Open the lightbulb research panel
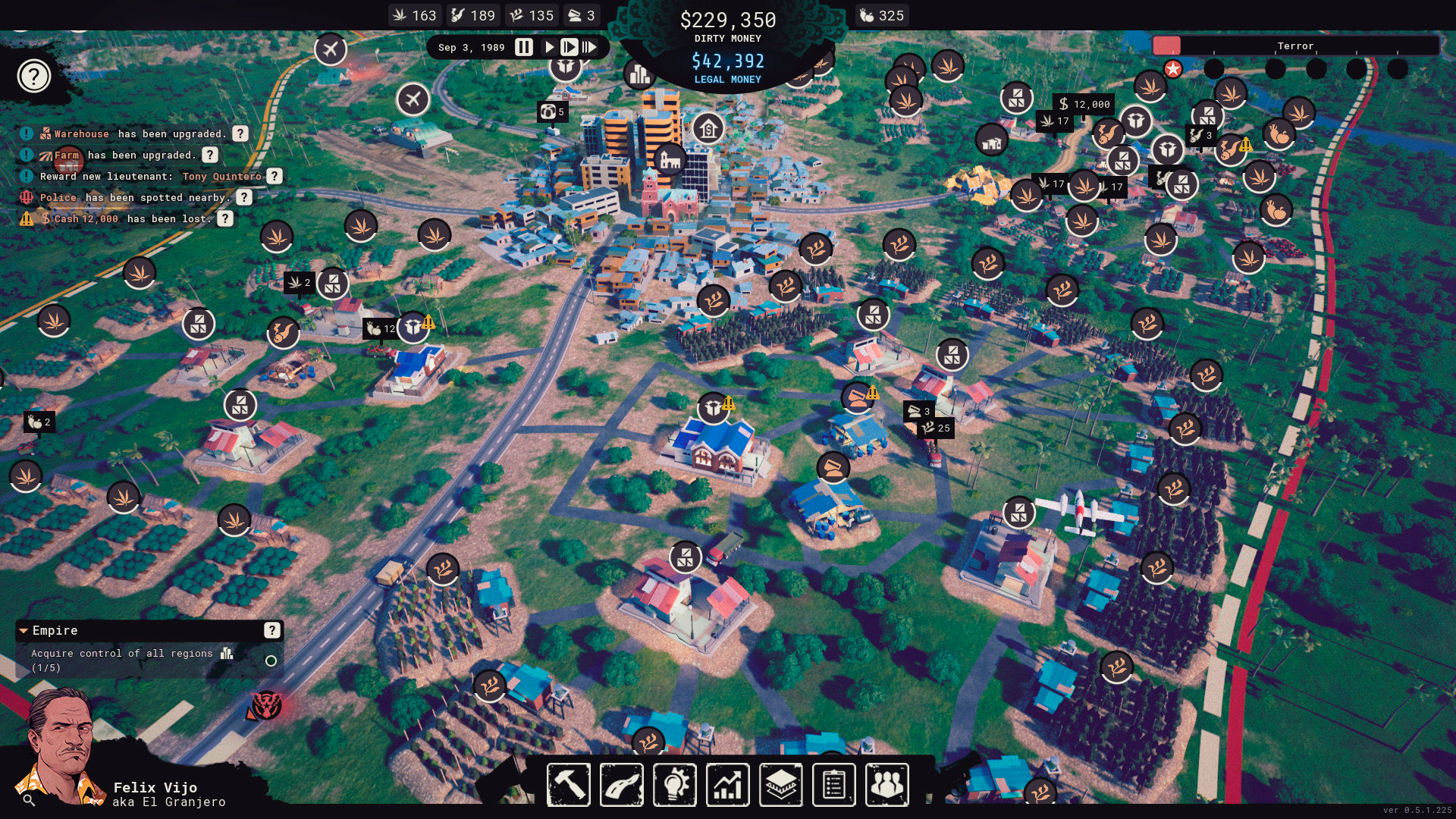This screenshot has height=819, width=1456. pos(674,784)
